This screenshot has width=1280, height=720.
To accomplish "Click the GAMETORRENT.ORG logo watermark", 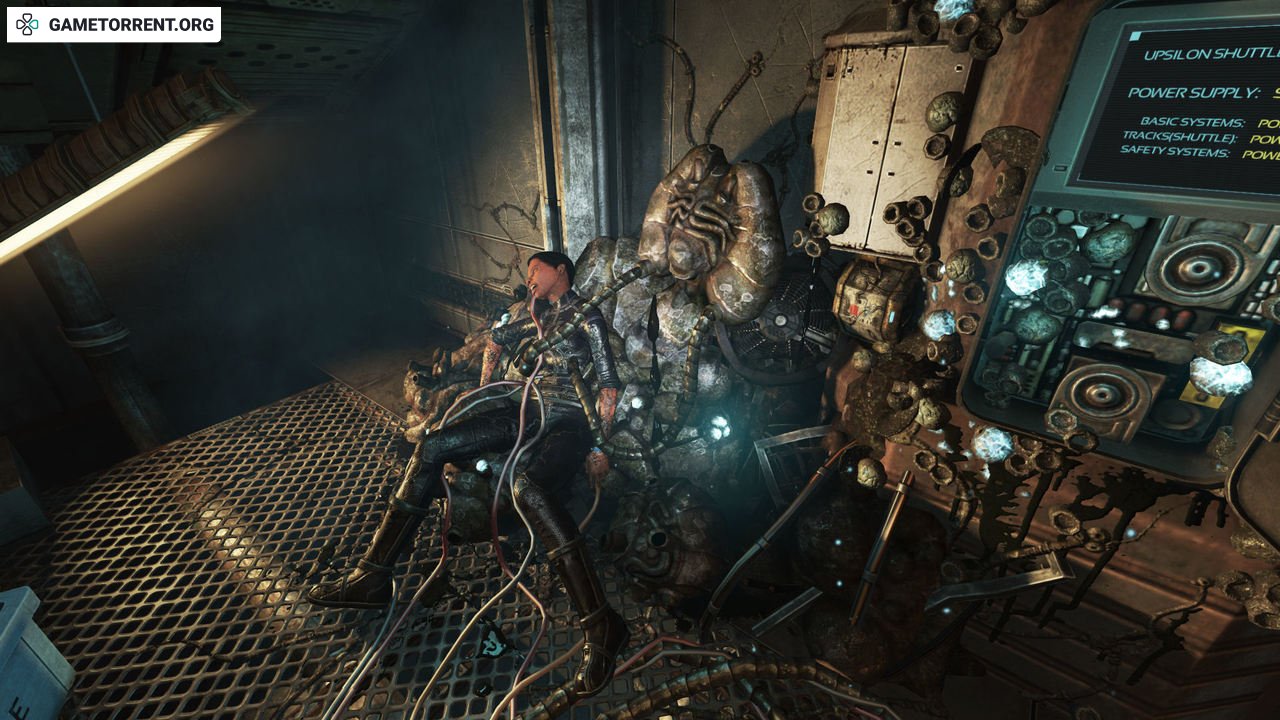I will 114,25.
